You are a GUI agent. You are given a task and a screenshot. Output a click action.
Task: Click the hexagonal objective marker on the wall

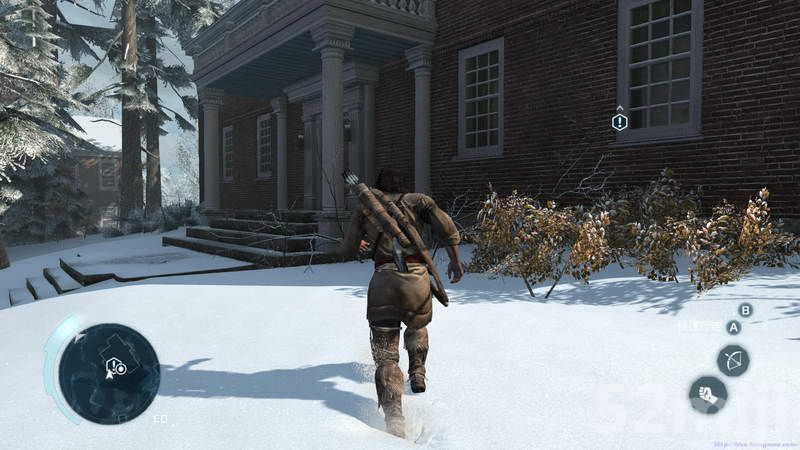[620, 122]
